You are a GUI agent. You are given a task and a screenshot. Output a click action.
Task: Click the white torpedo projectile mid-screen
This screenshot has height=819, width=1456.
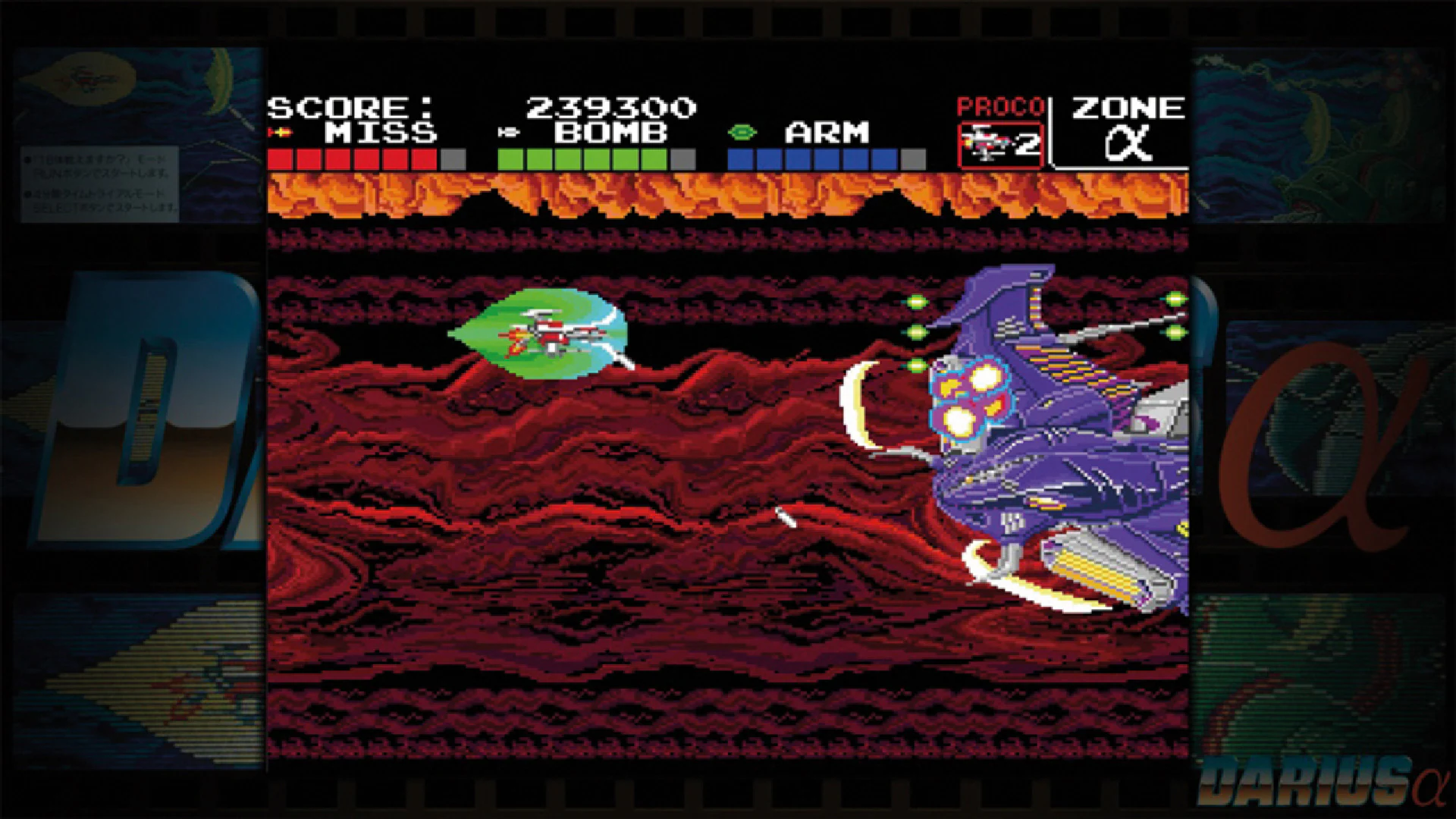[785, 516]
